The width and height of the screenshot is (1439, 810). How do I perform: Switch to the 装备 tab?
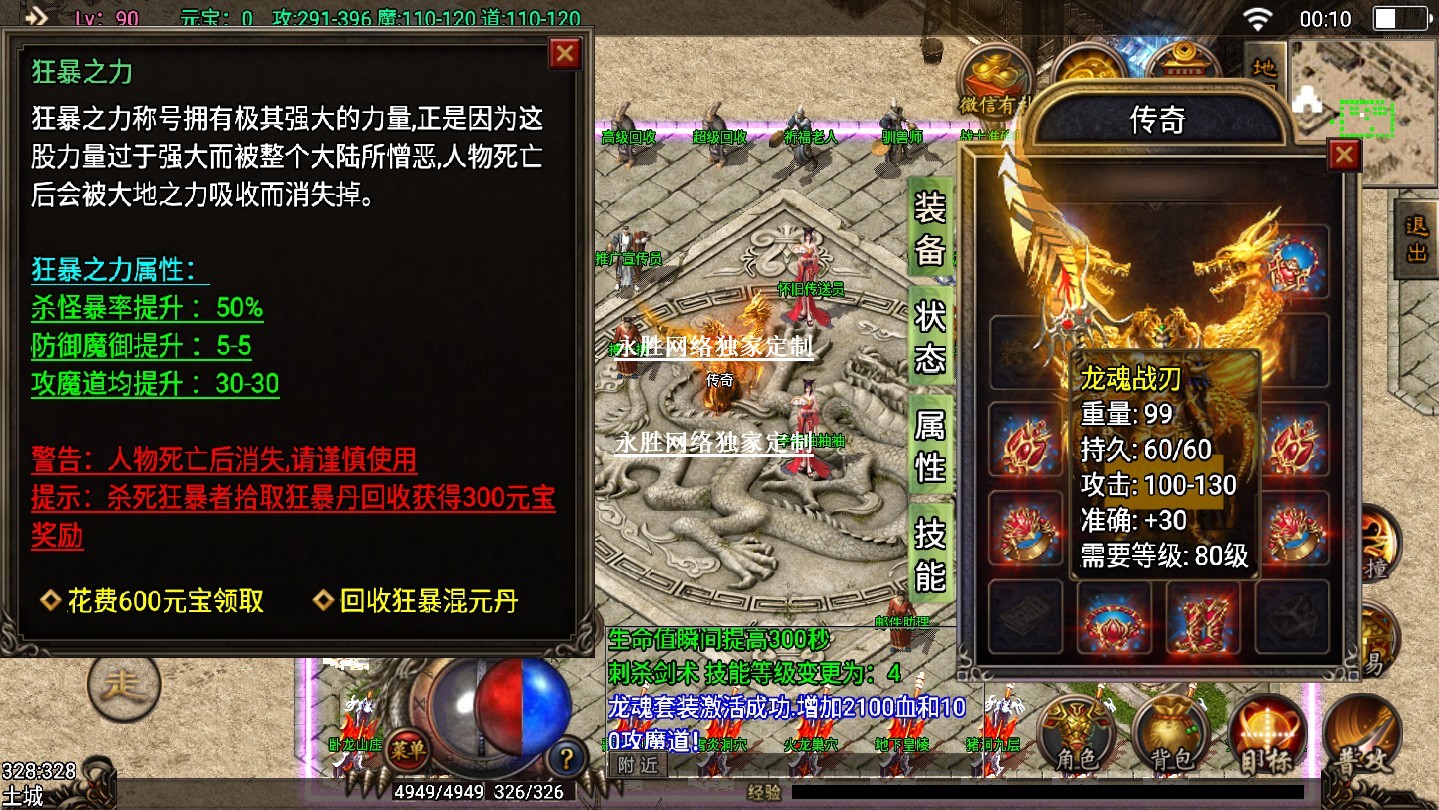coord(929,228)
